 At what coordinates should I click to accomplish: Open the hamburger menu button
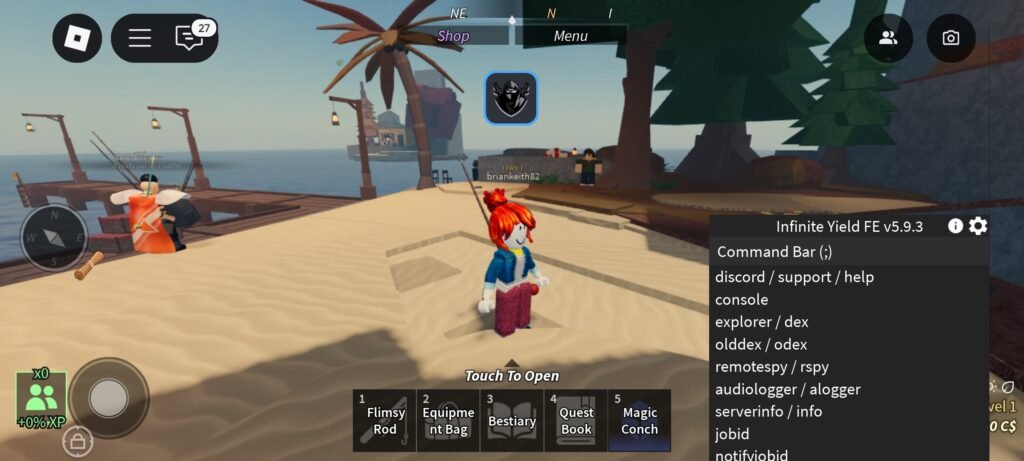tap(140, 38)
